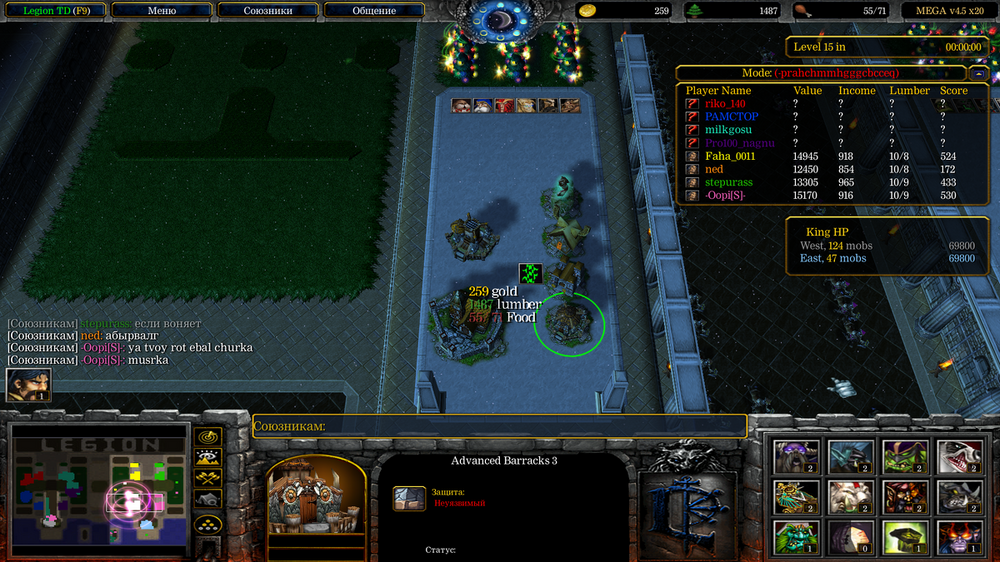
Task: Collapse the multiboard with the minimize button
Action: pos(979,73)
